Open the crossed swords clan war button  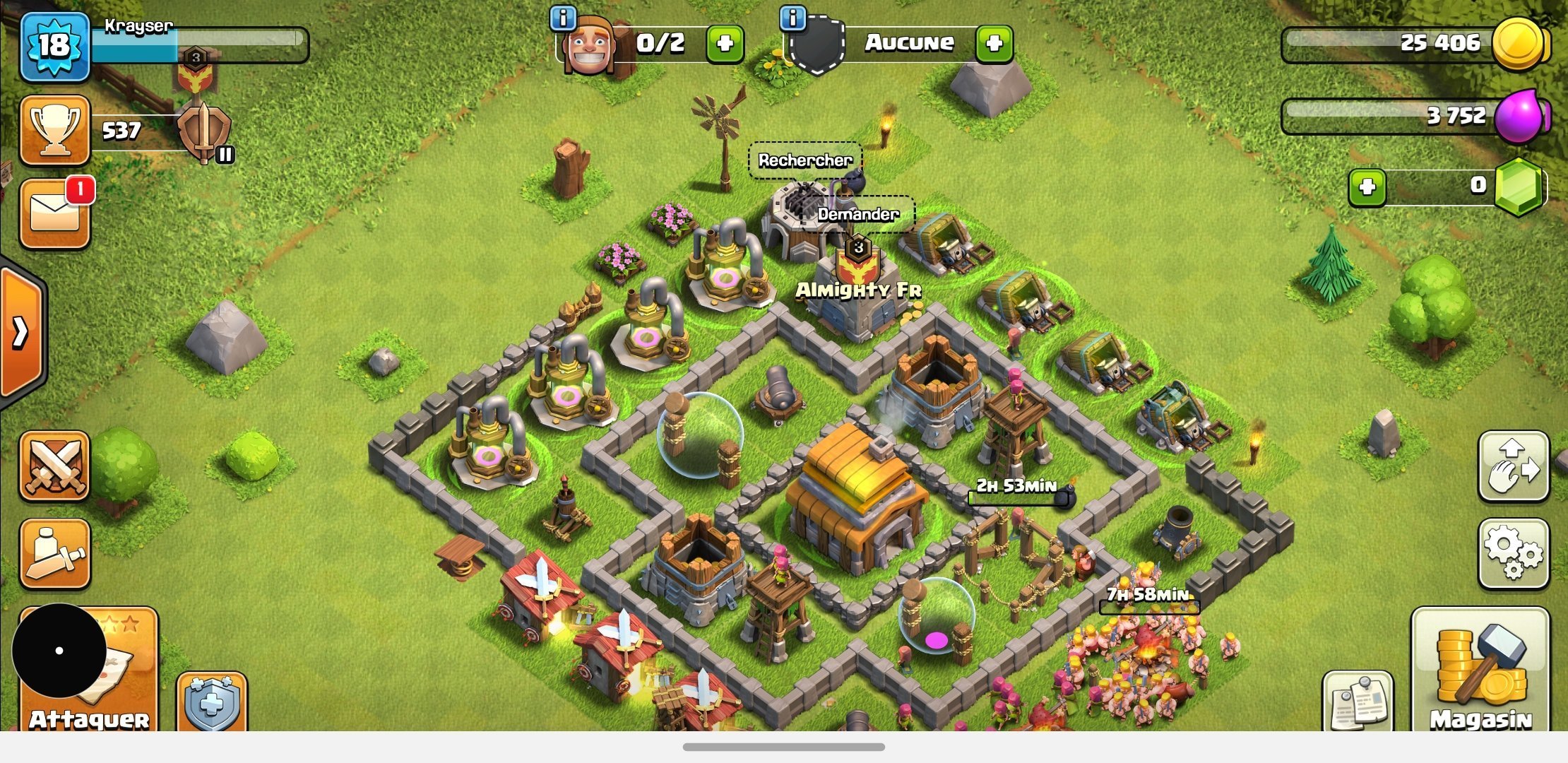[x=55, y=466]
